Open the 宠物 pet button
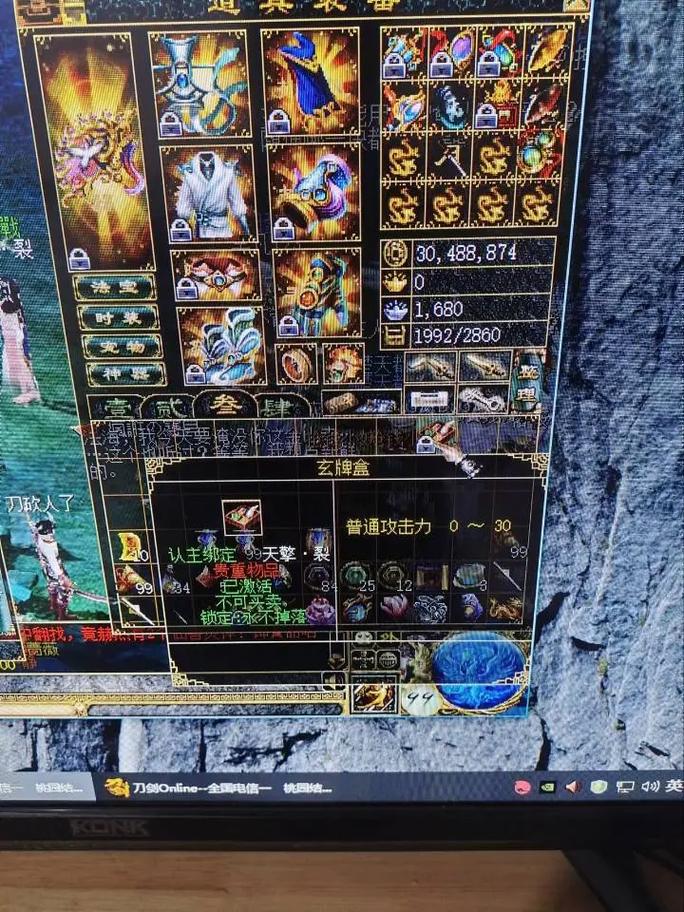 click(x=122, y=346)
